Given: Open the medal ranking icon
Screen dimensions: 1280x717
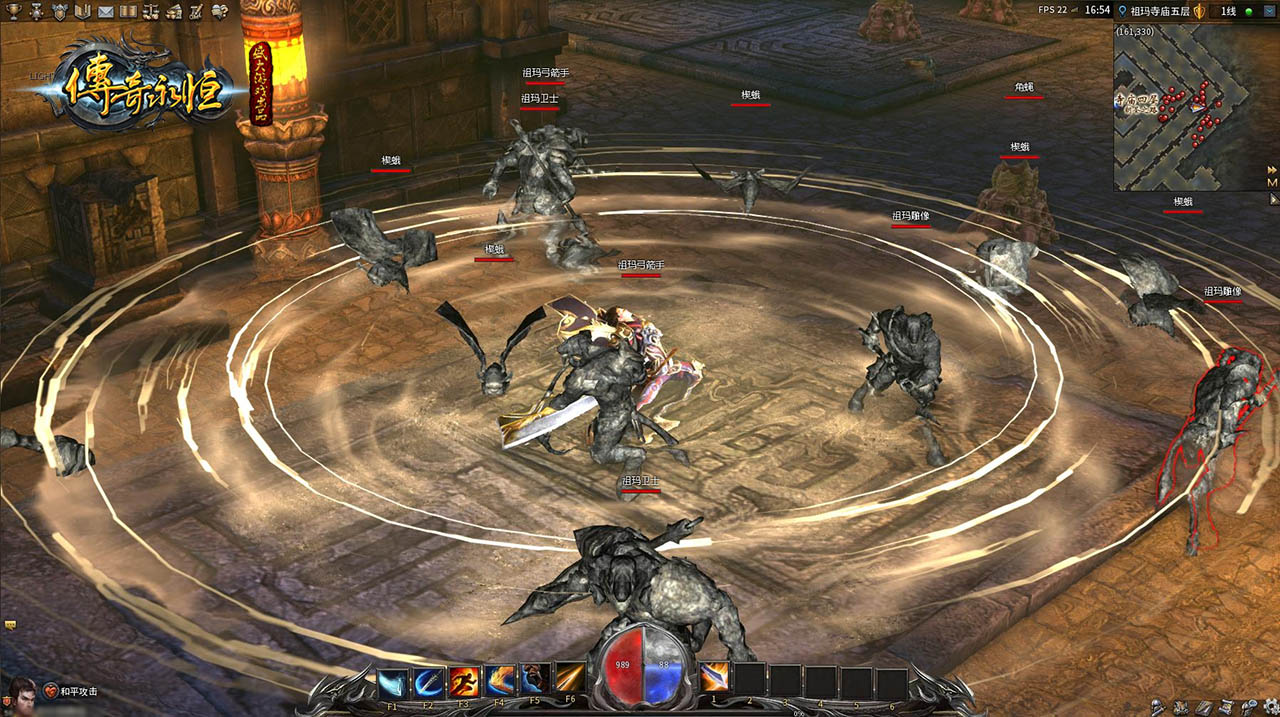Looking at the screenshot, I should click(36, 12).
